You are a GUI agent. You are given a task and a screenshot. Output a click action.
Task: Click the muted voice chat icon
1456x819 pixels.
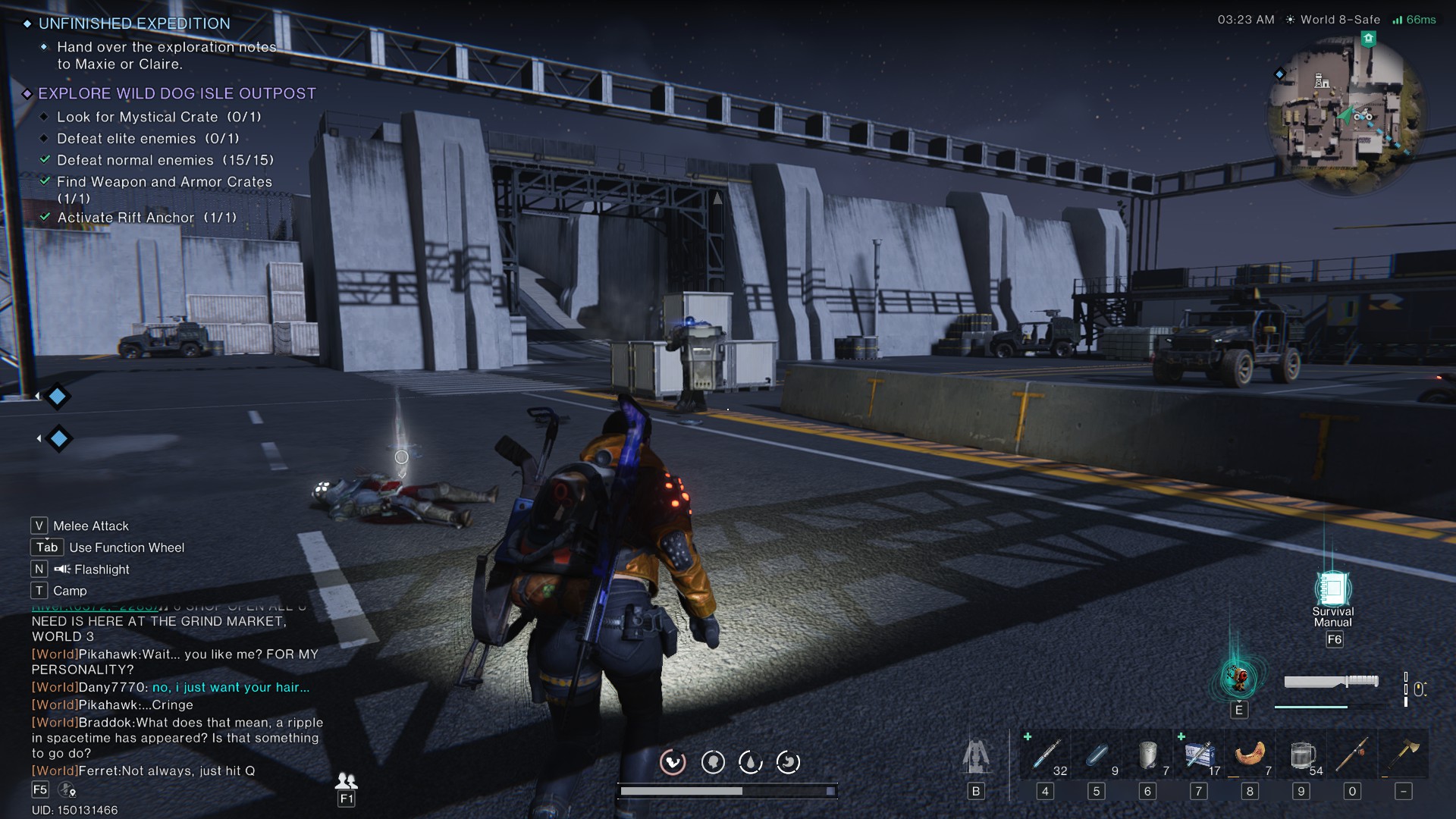click(x=67, y=790)
